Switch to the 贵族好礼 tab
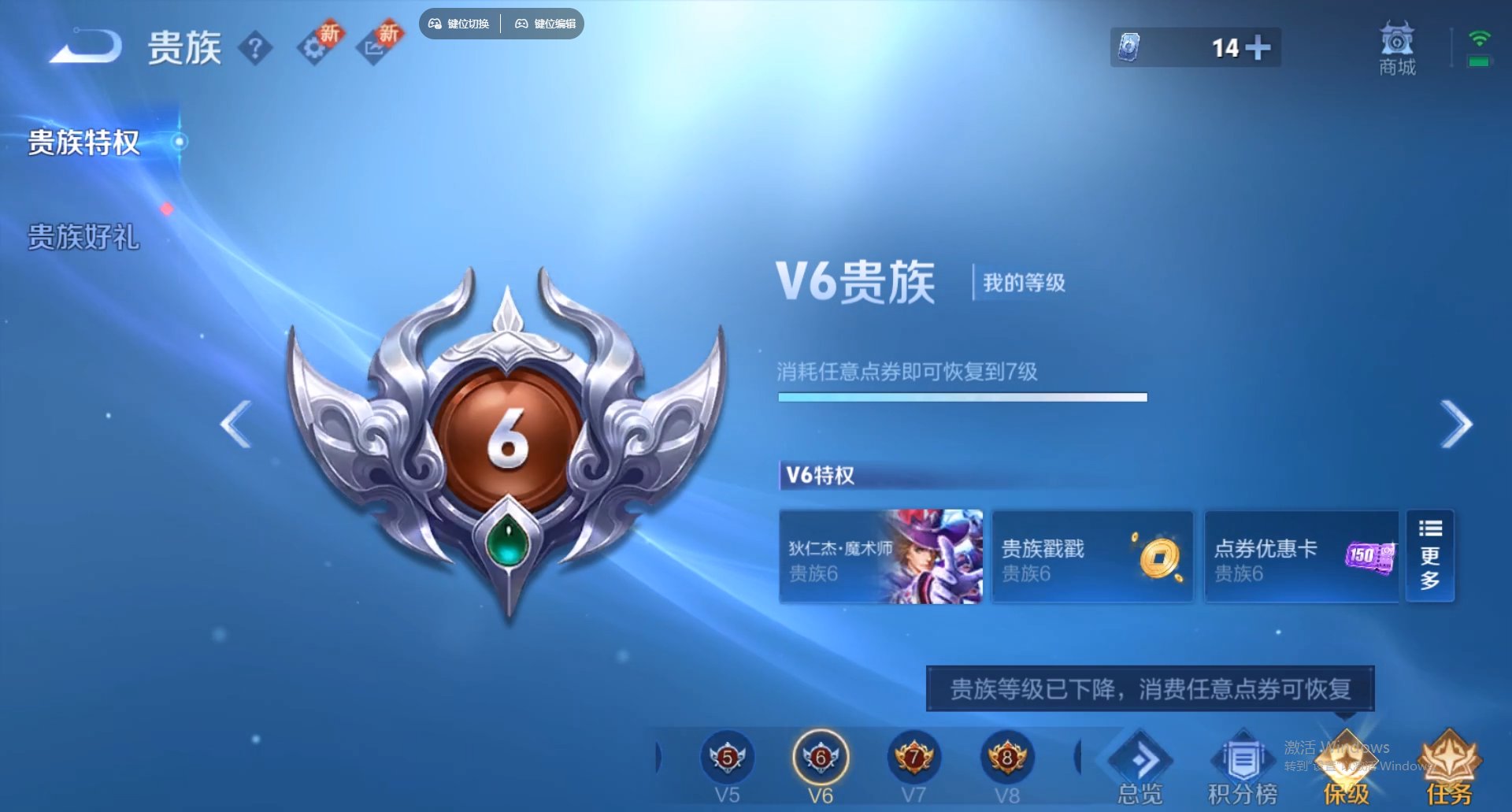The height and width of the screenshot is (812, 1512). [x=82, y=236]
